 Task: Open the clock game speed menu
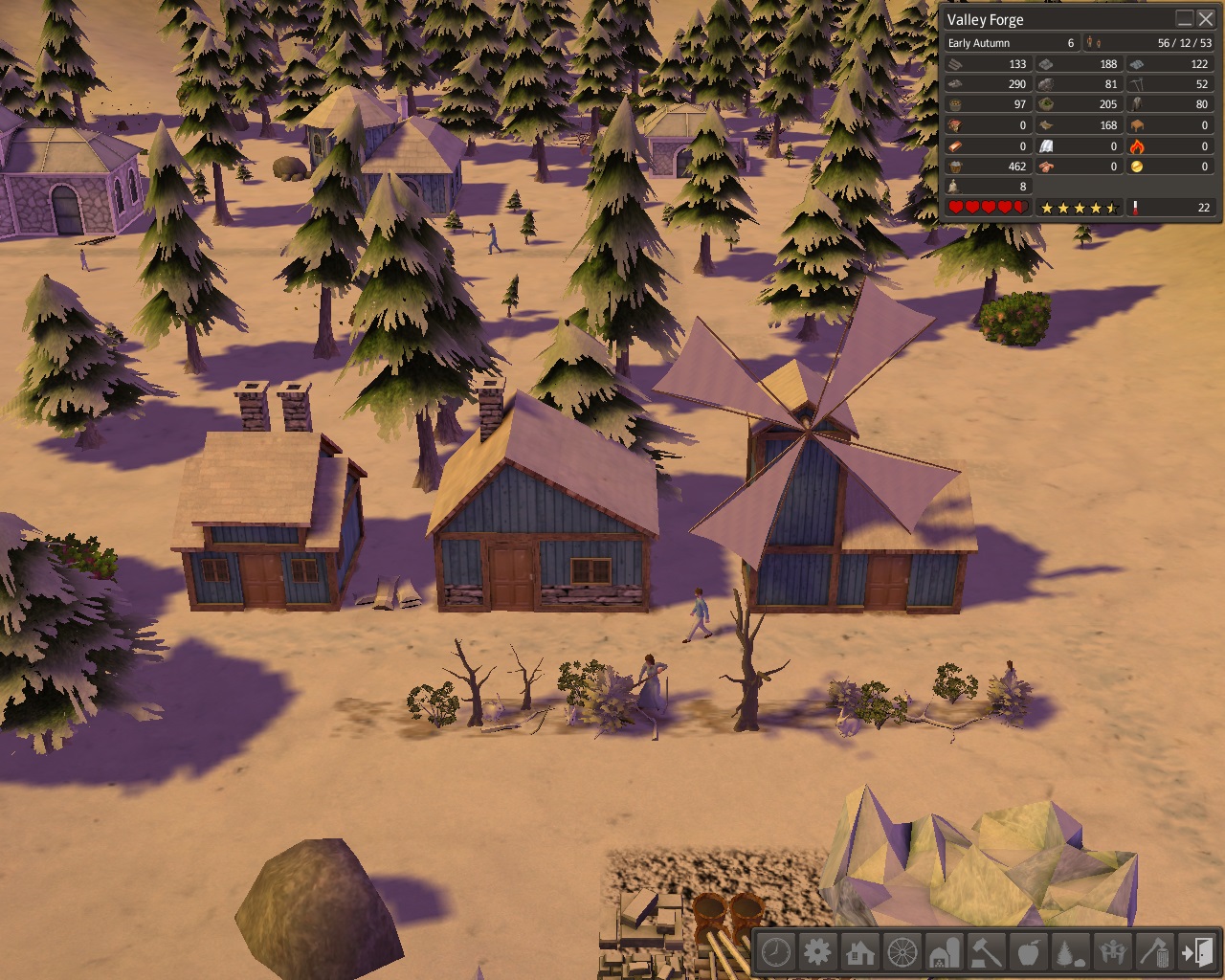776,952
